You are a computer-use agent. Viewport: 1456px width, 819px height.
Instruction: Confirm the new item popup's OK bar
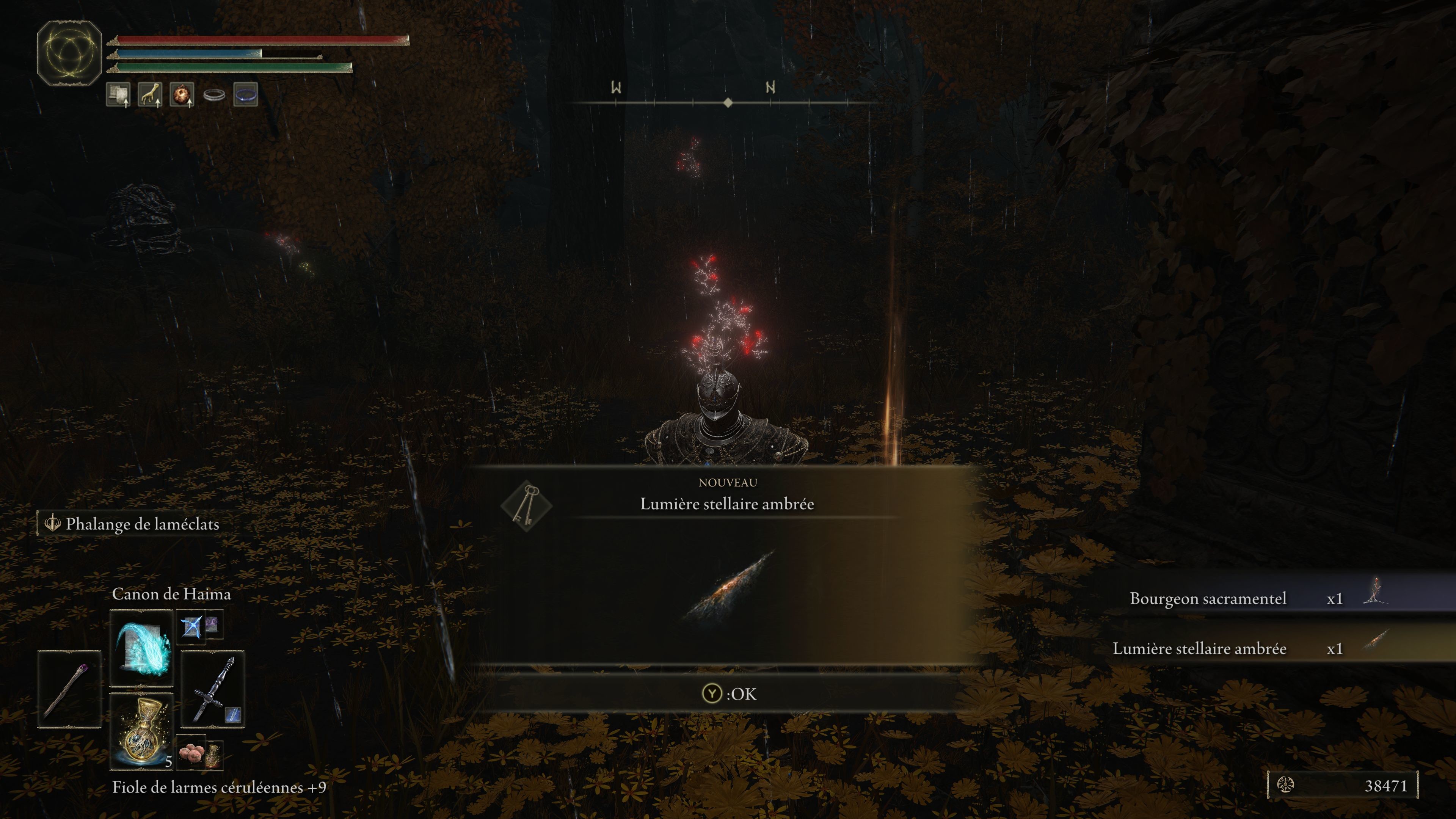728,693
